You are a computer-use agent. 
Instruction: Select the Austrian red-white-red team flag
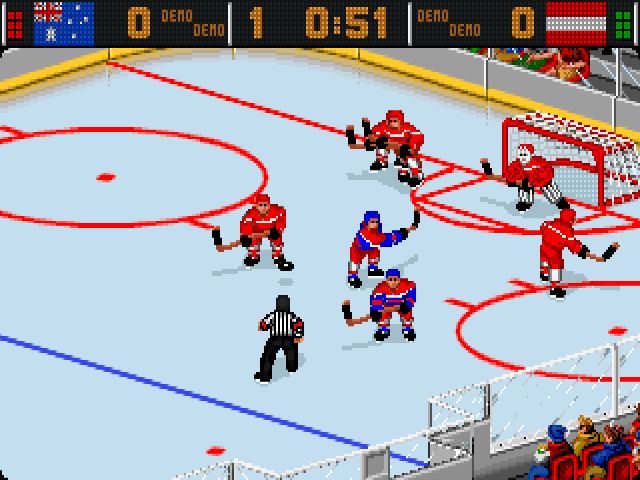[576, 22]
